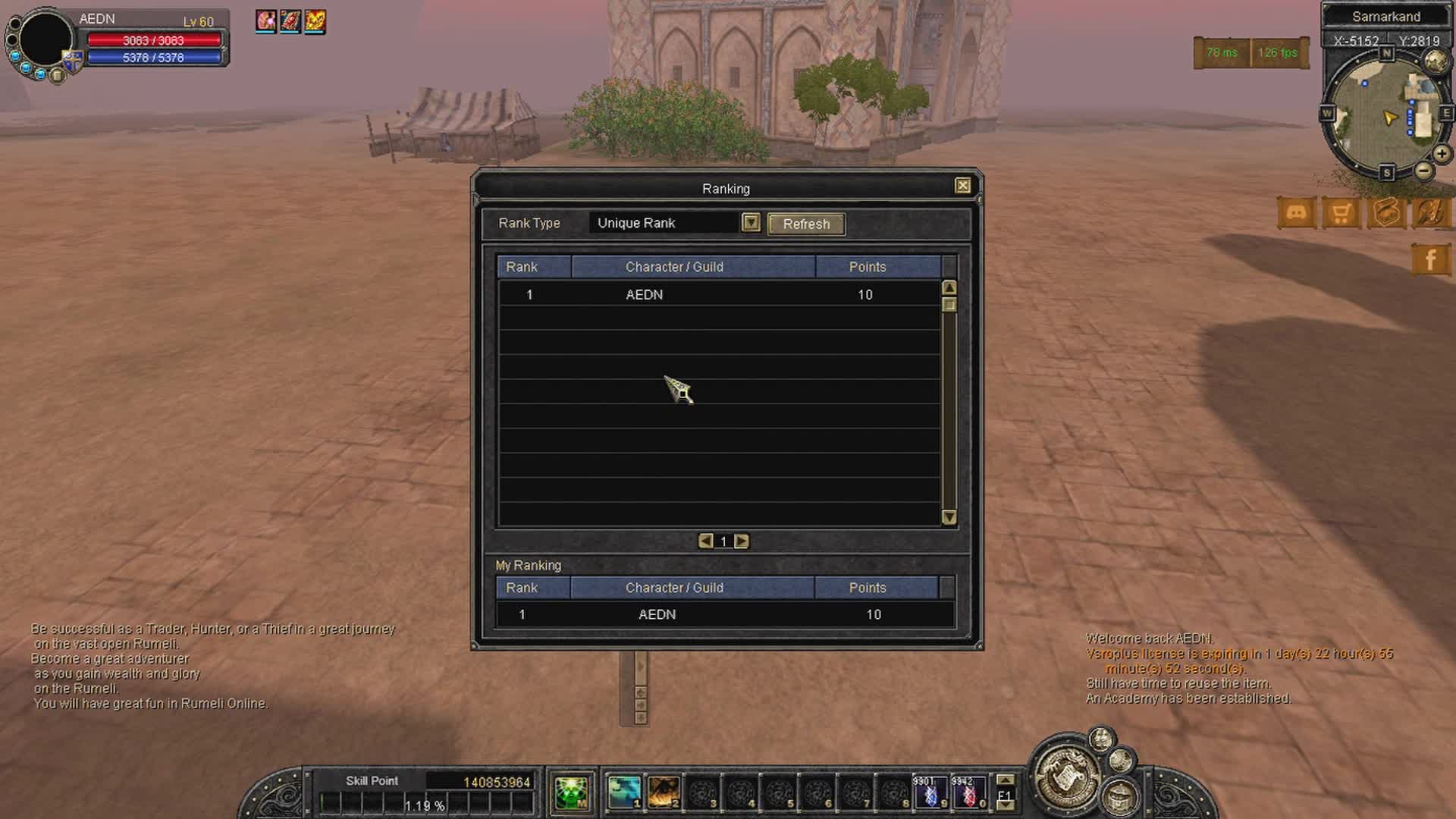This screenshot has width=1456, height=819.
Task: Click the ranking list's scroll-down arrow
Action: [949, 517]
